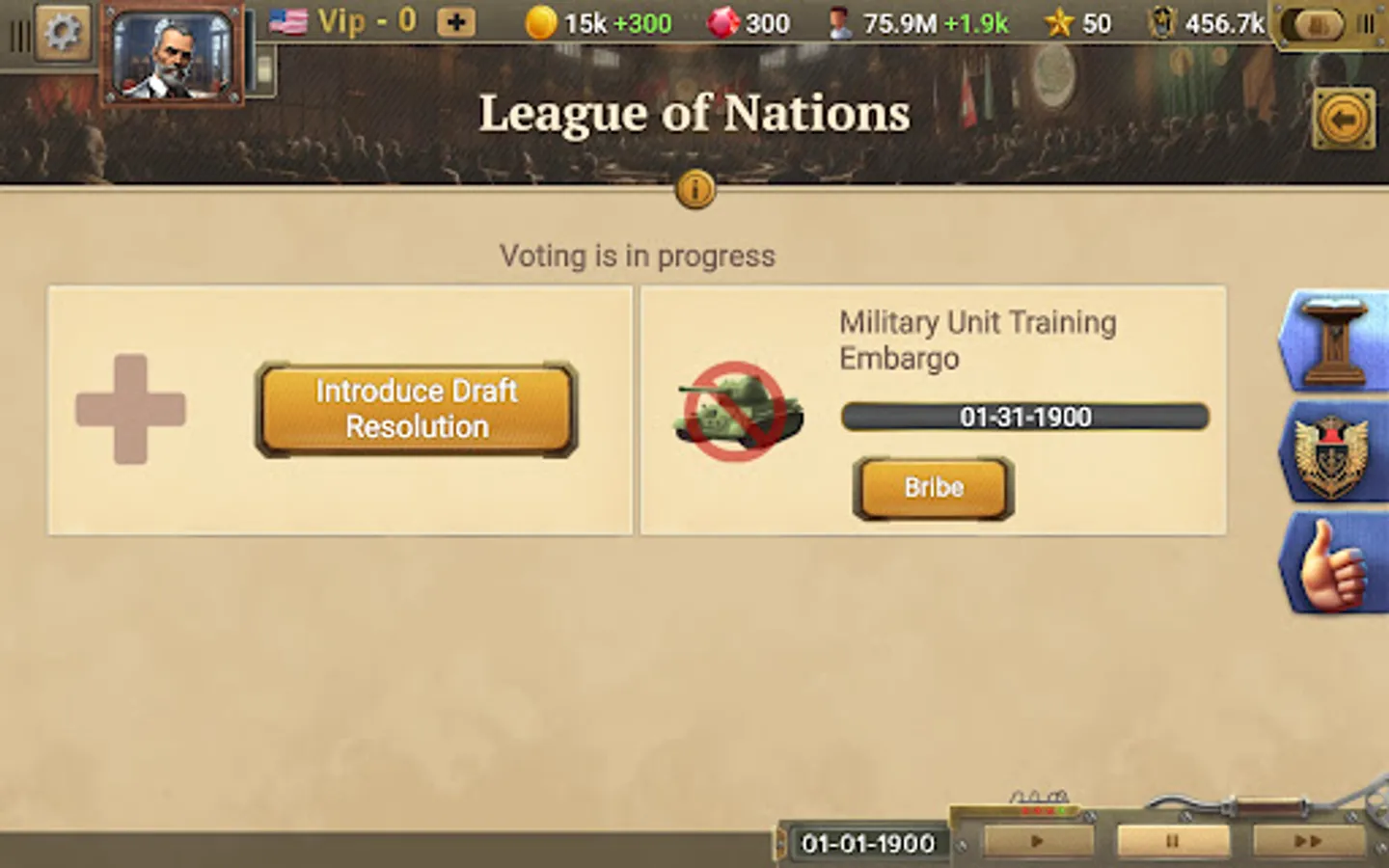Increase VIP with the plus button
Viewport: 1389px width, 868px height.
point(454,22)
